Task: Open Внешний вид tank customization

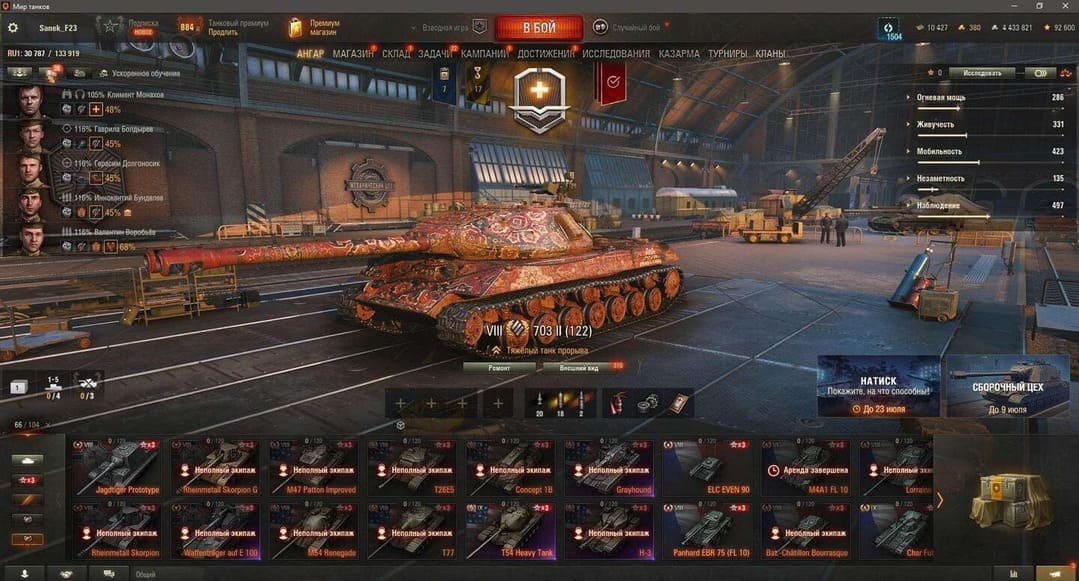Action: pyautogui.click(x=579, y=368)
